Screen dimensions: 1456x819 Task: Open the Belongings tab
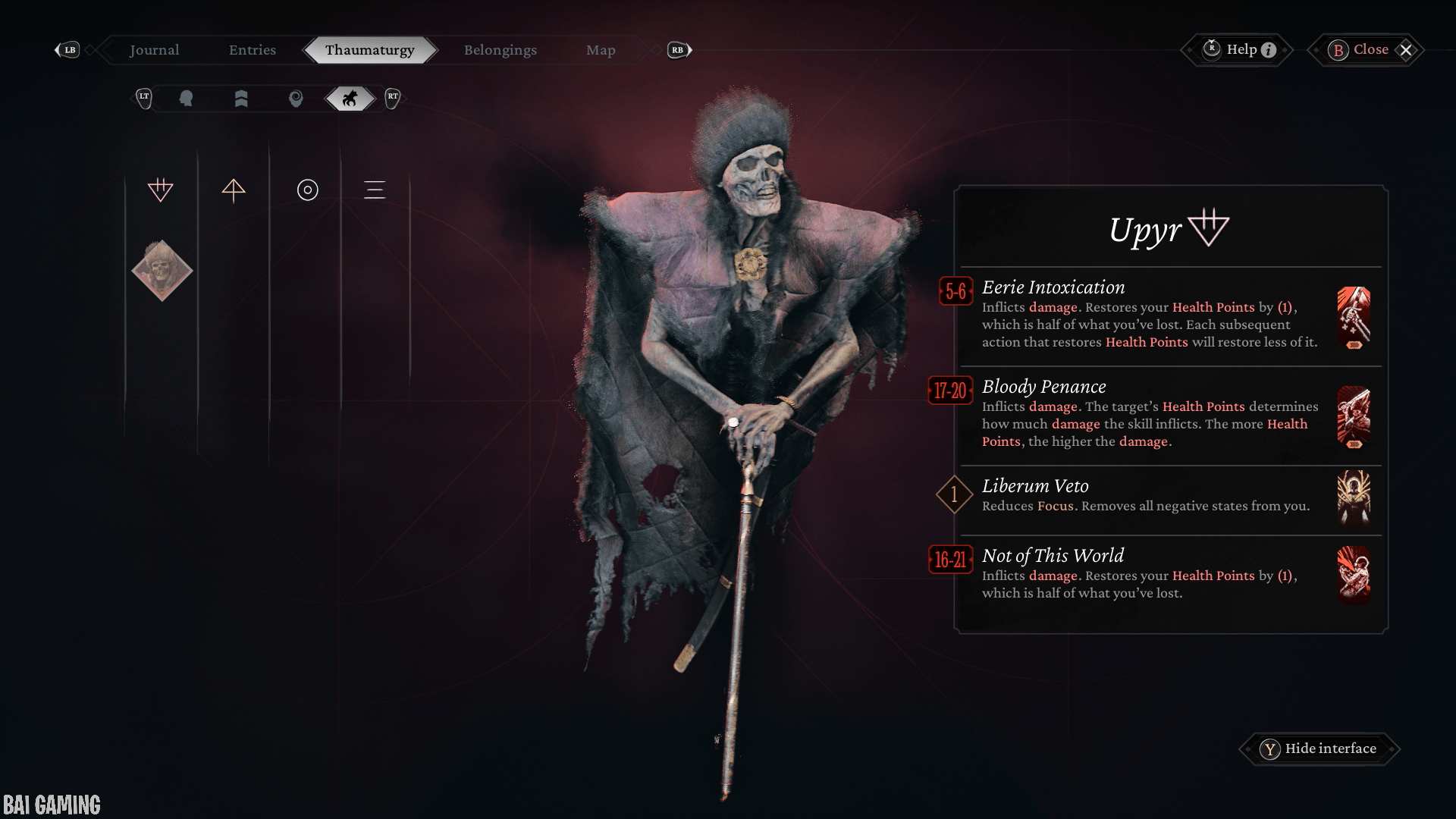500,50
